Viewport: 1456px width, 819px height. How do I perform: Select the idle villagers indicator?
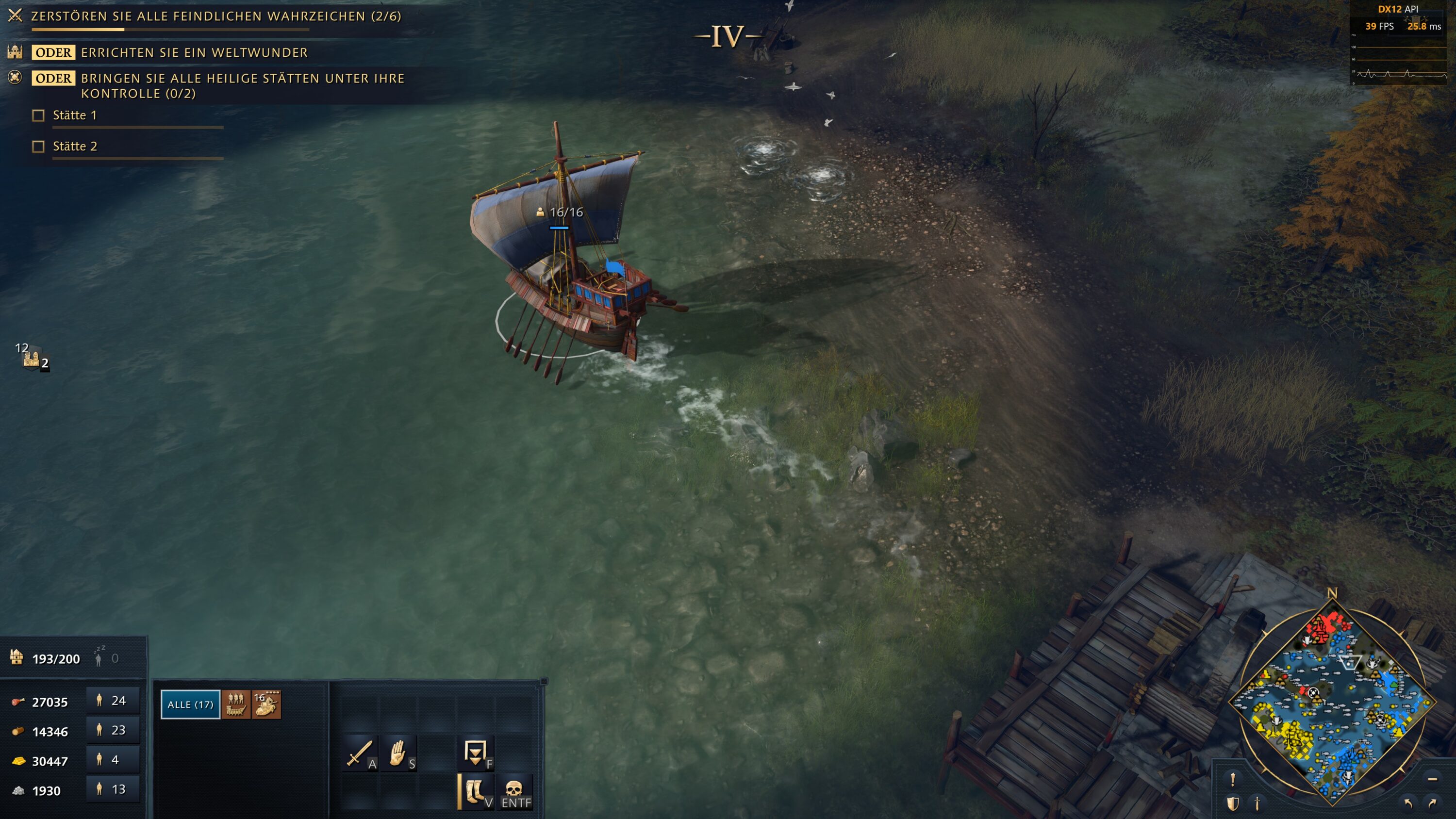pos(105,658)
